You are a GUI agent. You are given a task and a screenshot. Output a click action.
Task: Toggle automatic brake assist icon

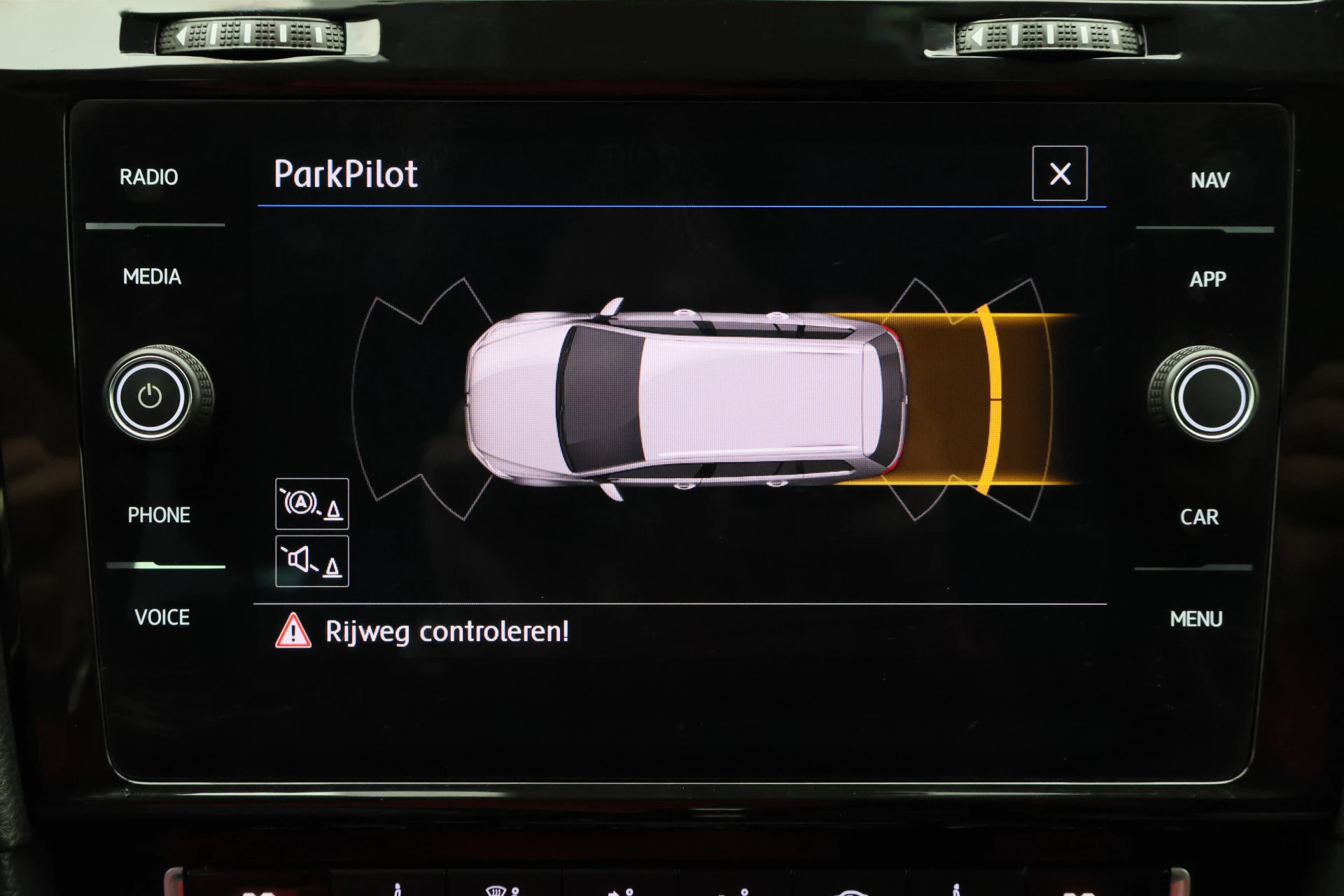[312, 504]
